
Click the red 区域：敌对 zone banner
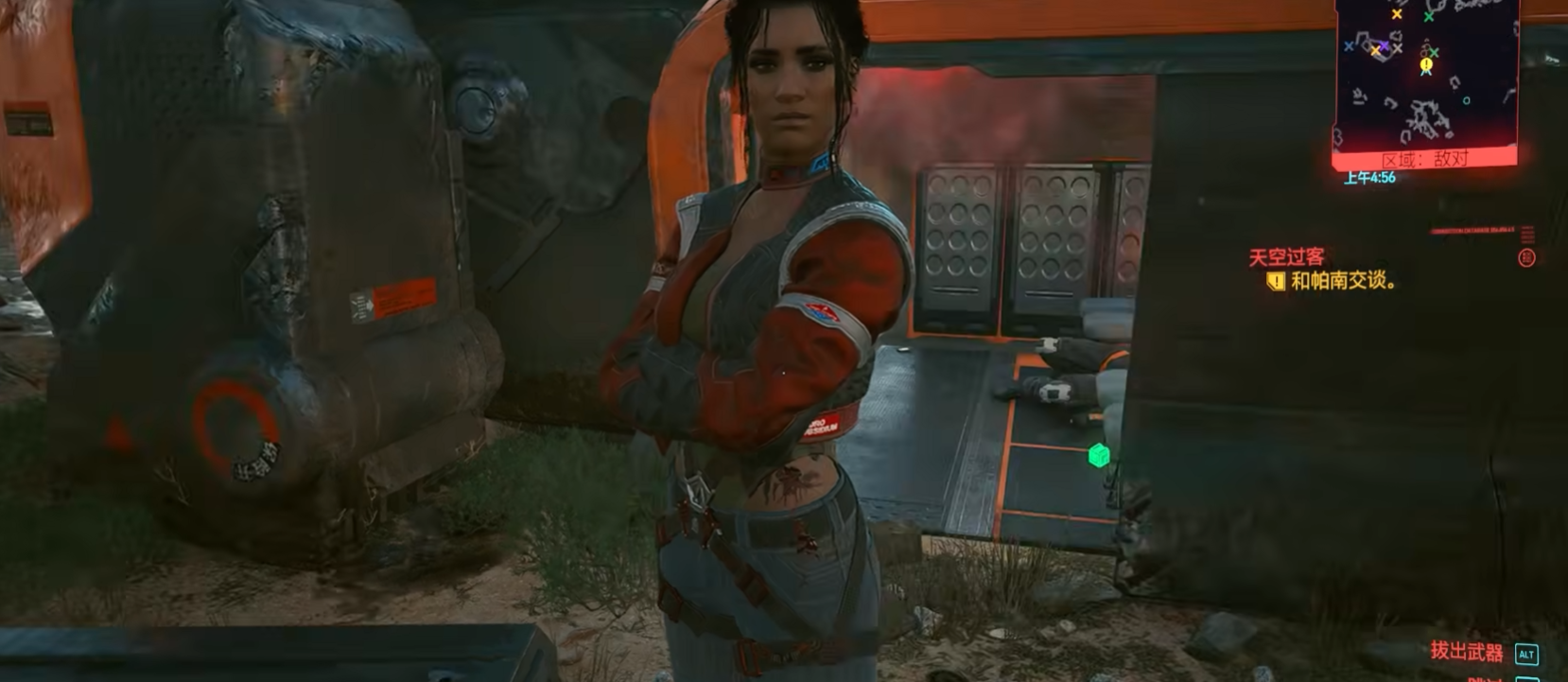[x=1425, y=159]
